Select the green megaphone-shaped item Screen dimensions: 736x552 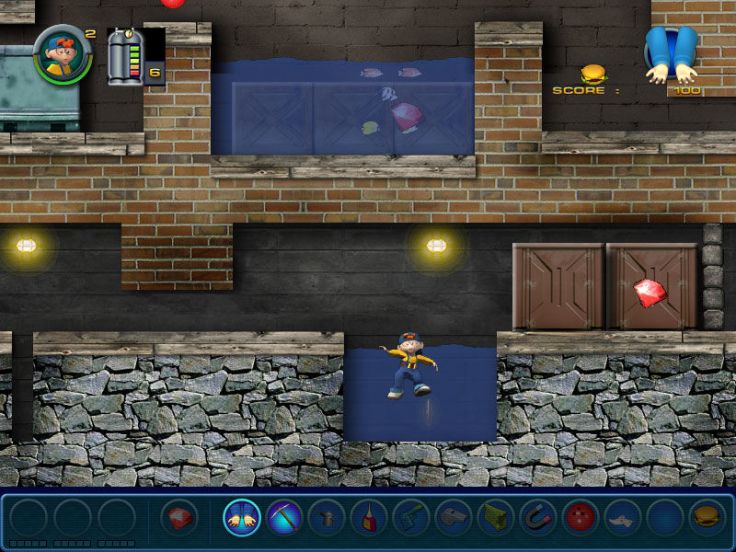tap(496, 517)
